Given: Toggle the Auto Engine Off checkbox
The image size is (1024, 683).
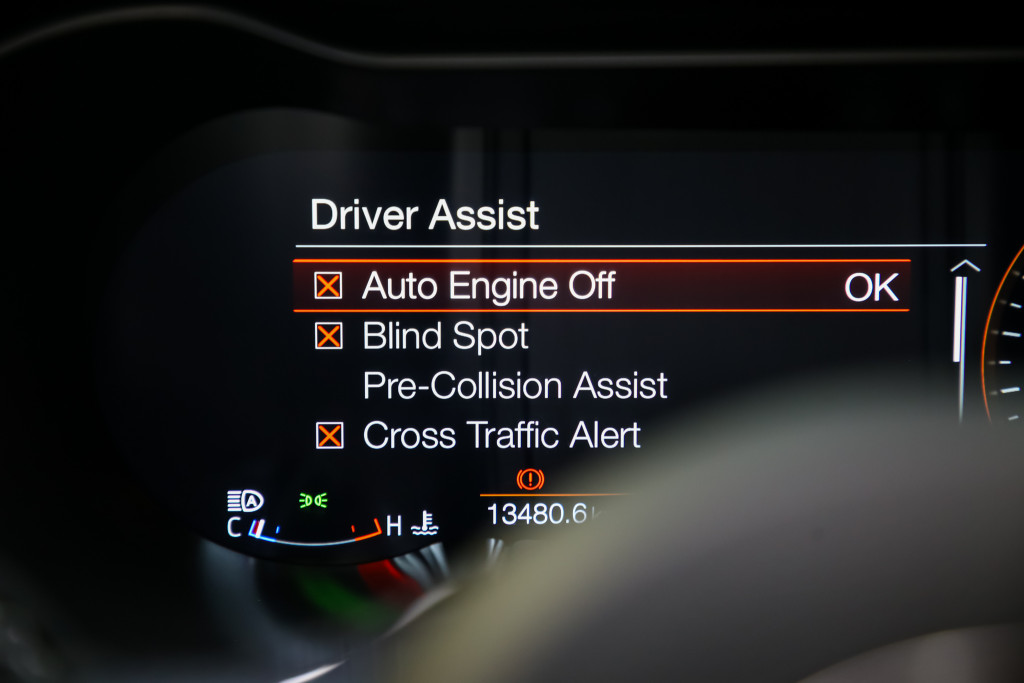Looking at the screenshot, I should coord(328,286).
